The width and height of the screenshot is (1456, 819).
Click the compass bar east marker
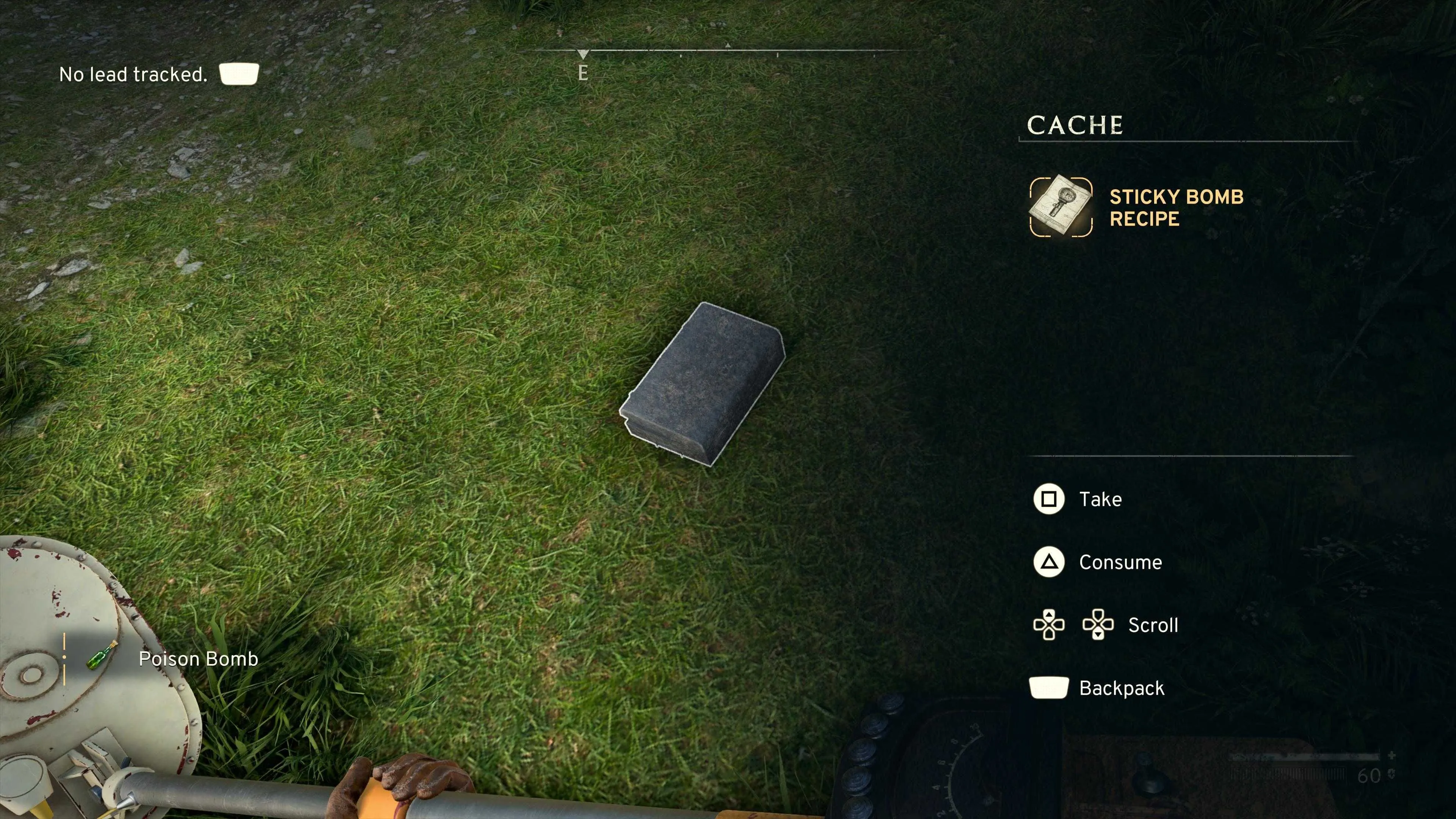click(583, 72)
